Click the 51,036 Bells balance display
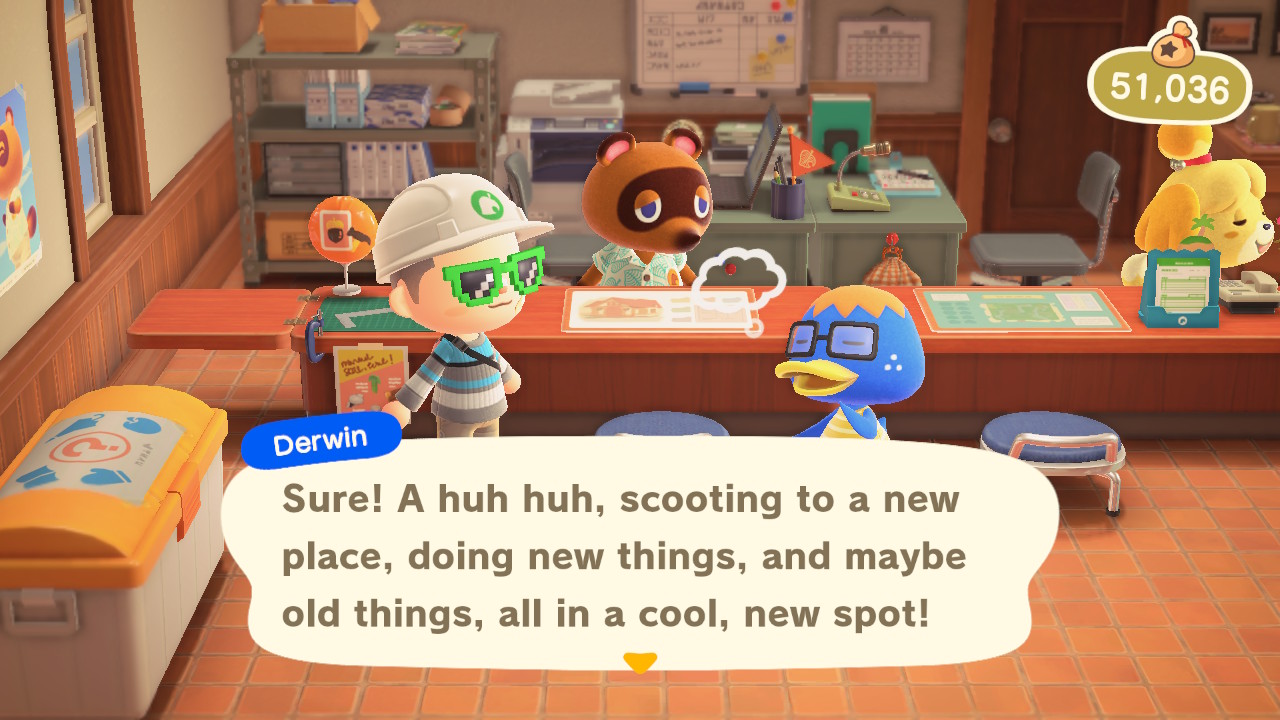This screenshot has height=720, width=1280. tap(1180, 88)
